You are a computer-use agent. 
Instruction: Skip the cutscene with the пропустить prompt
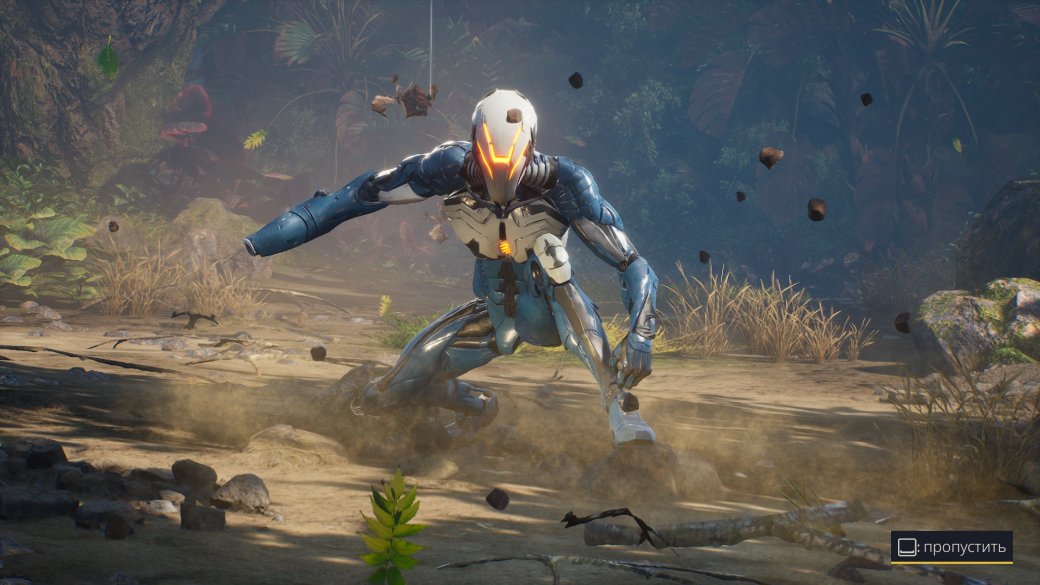click(951, 547)
